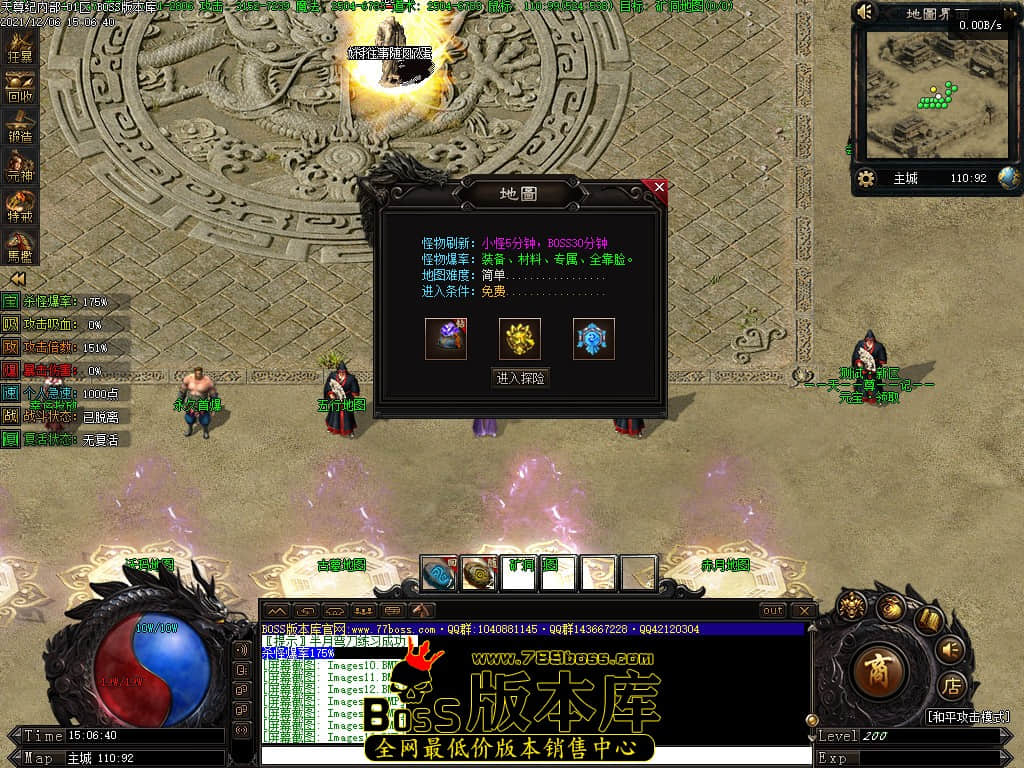Collapse the stats panel with the double-arrow button

[17, 279]
